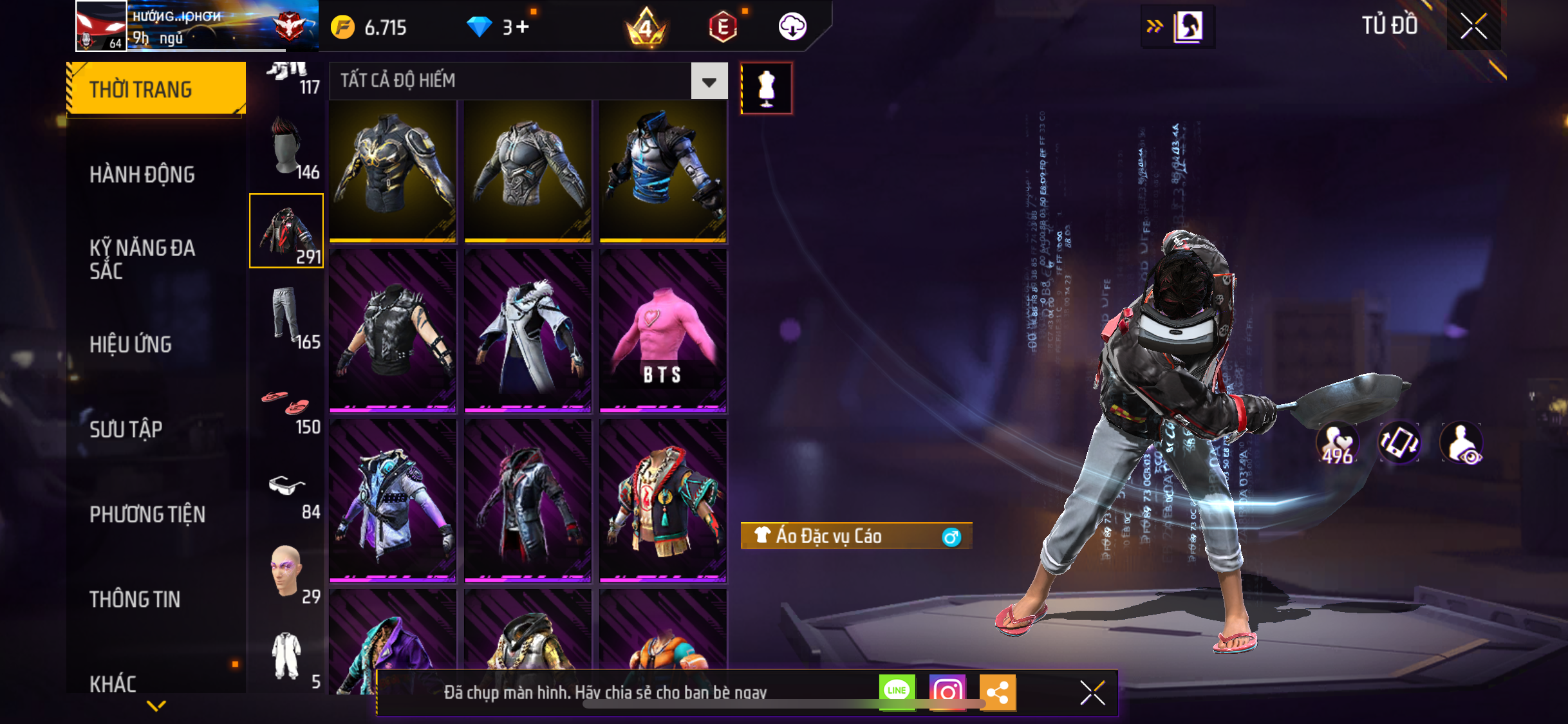Screen dimensions: 1568x724
Task: Go to the HIỆU ỨNG section
Action: coord(131,344)
